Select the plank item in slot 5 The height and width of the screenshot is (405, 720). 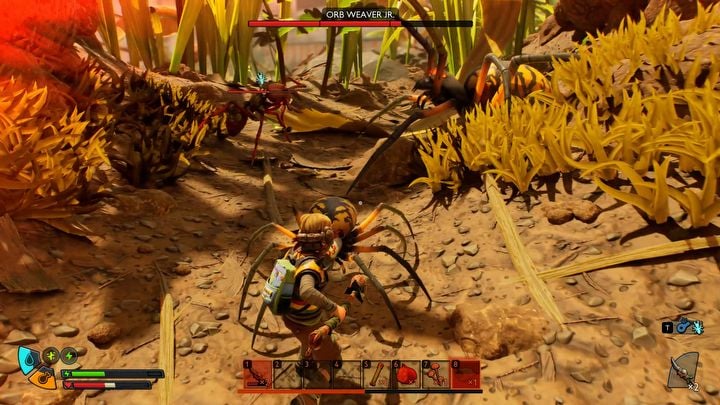coord(377,375)
